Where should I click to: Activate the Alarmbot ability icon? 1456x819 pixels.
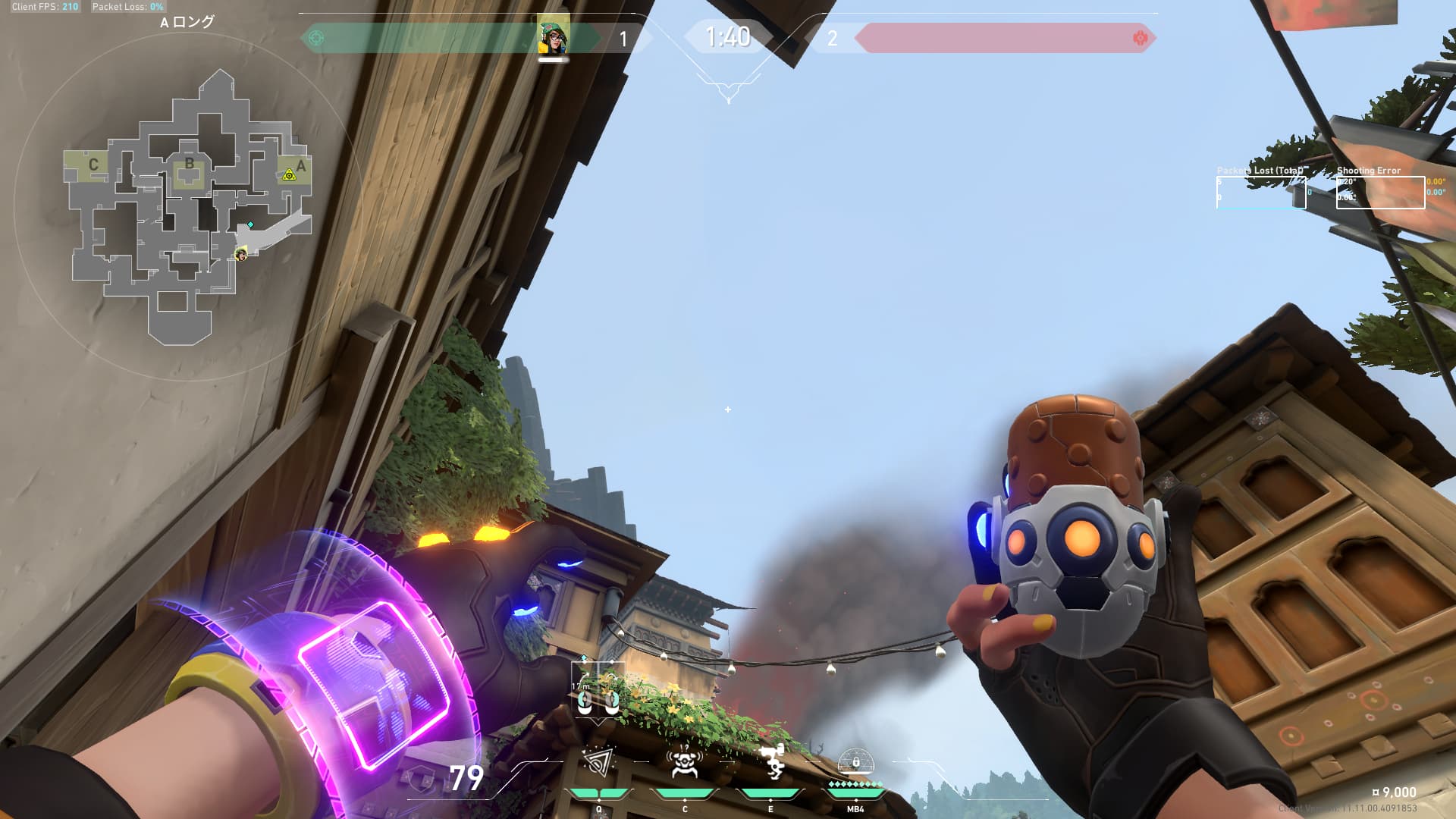click(684, 764)
